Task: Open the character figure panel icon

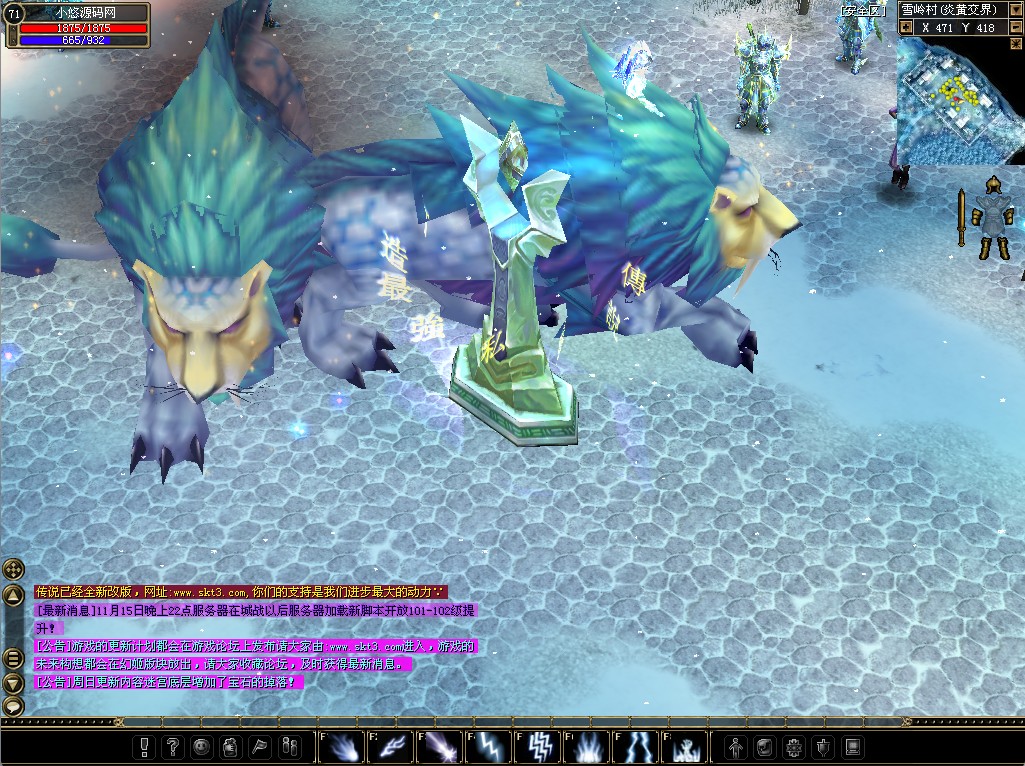Action: pos(736,746)
